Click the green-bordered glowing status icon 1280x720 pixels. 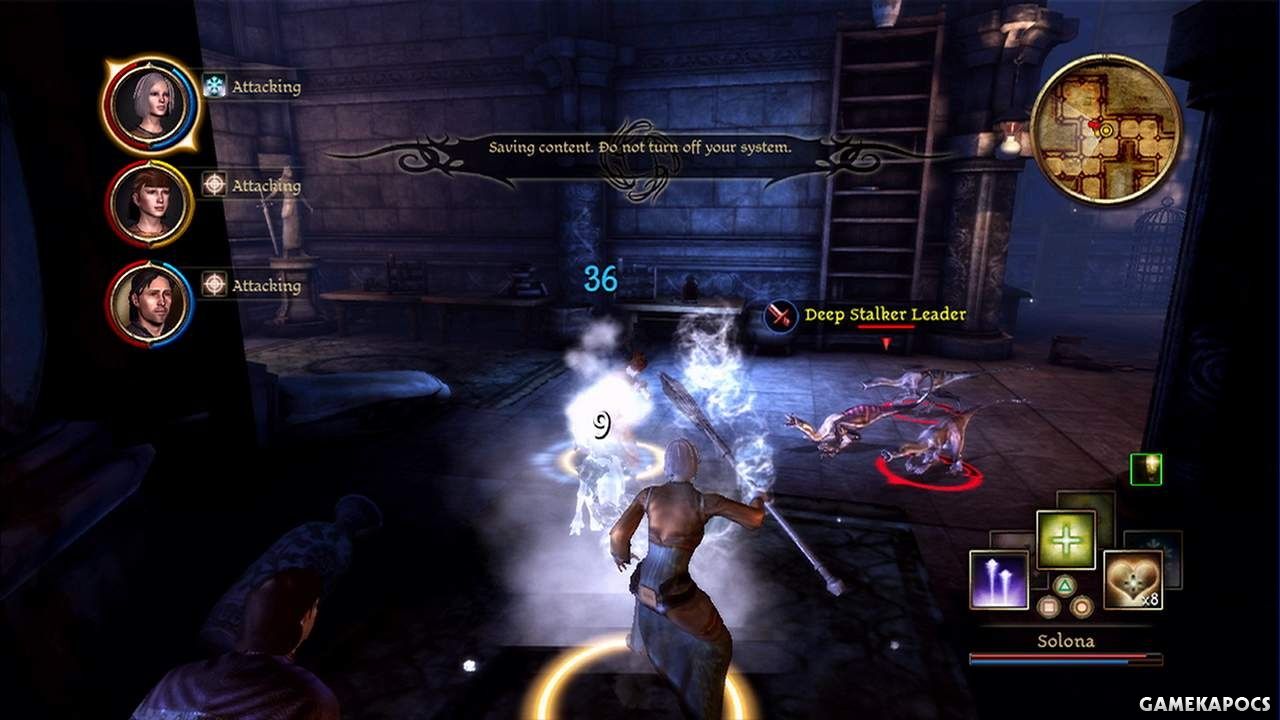1146,469
